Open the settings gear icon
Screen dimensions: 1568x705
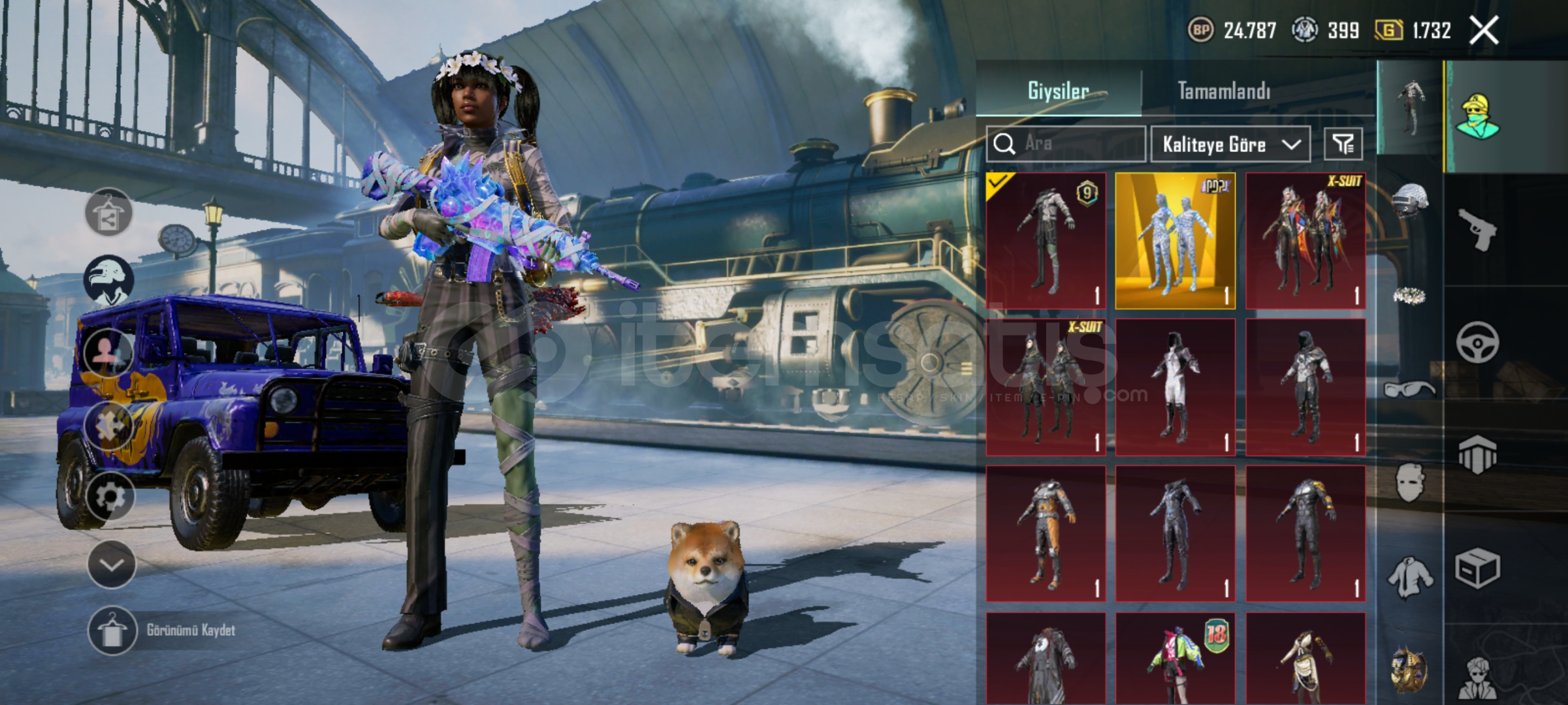pyautogui.click(x=109, y=497)
